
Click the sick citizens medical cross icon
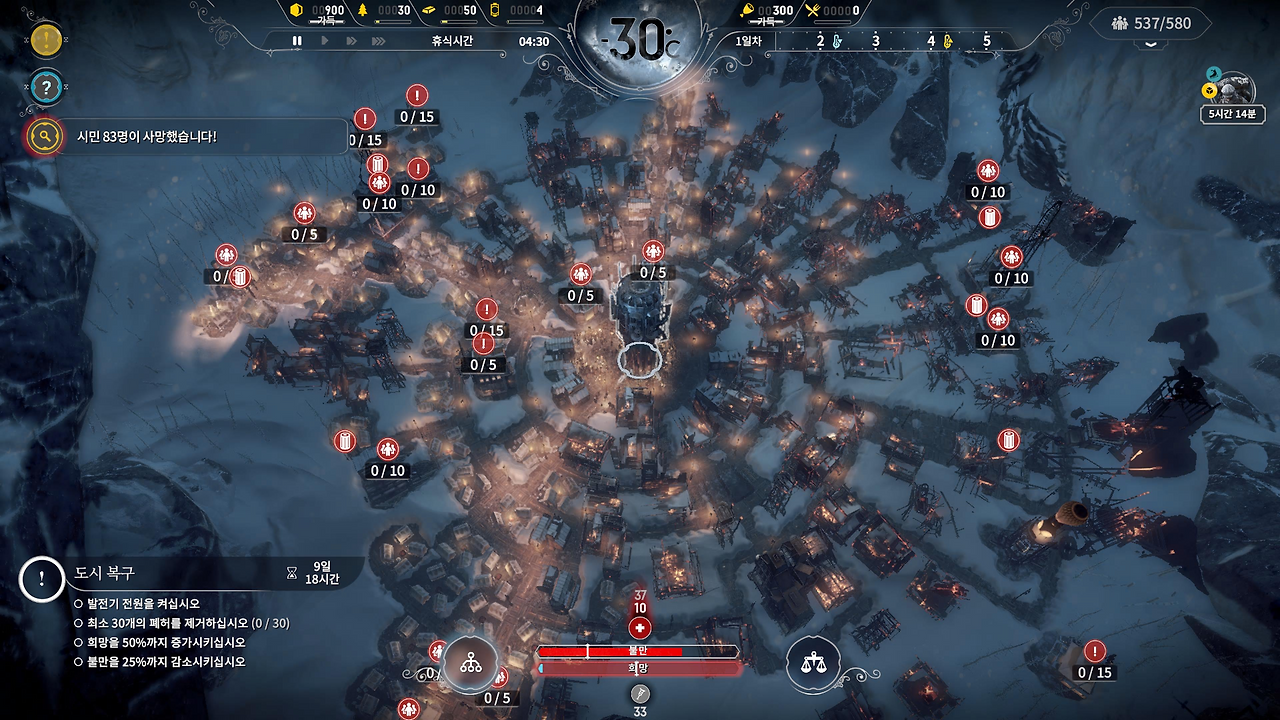(x=640, y=628)
